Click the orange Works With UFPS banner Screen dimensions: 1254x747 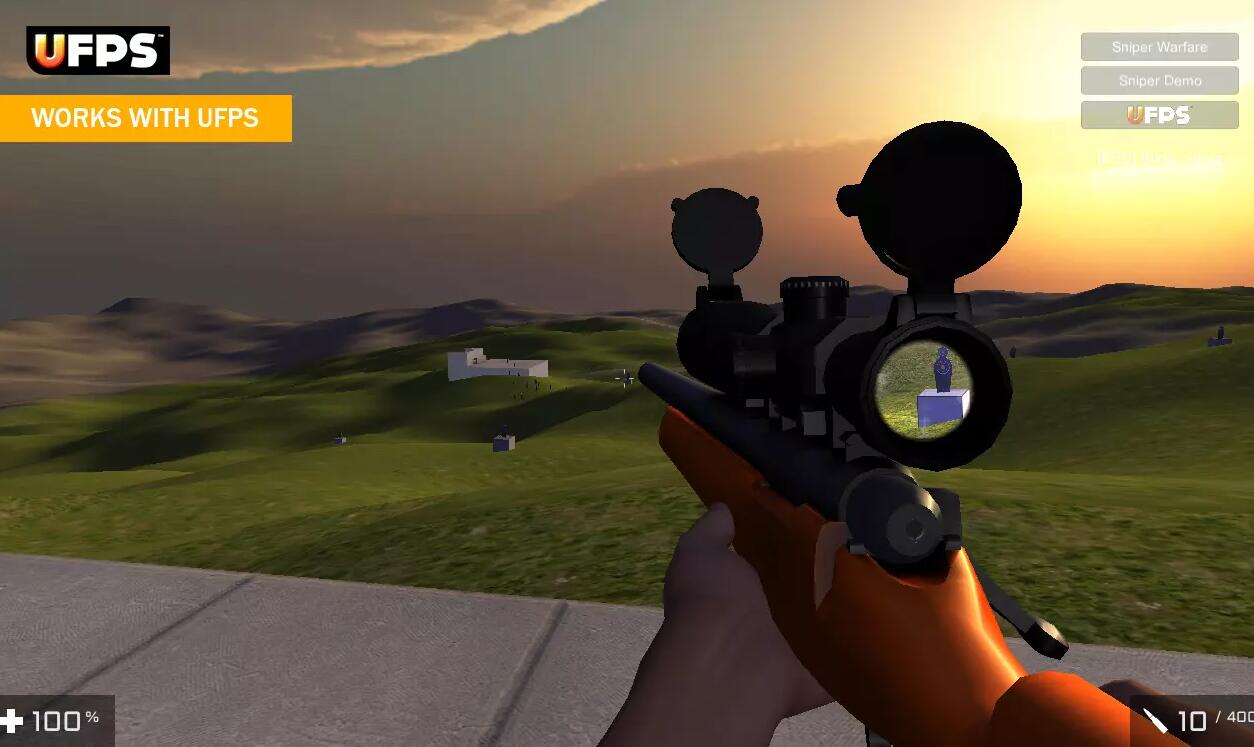point(145,118)
